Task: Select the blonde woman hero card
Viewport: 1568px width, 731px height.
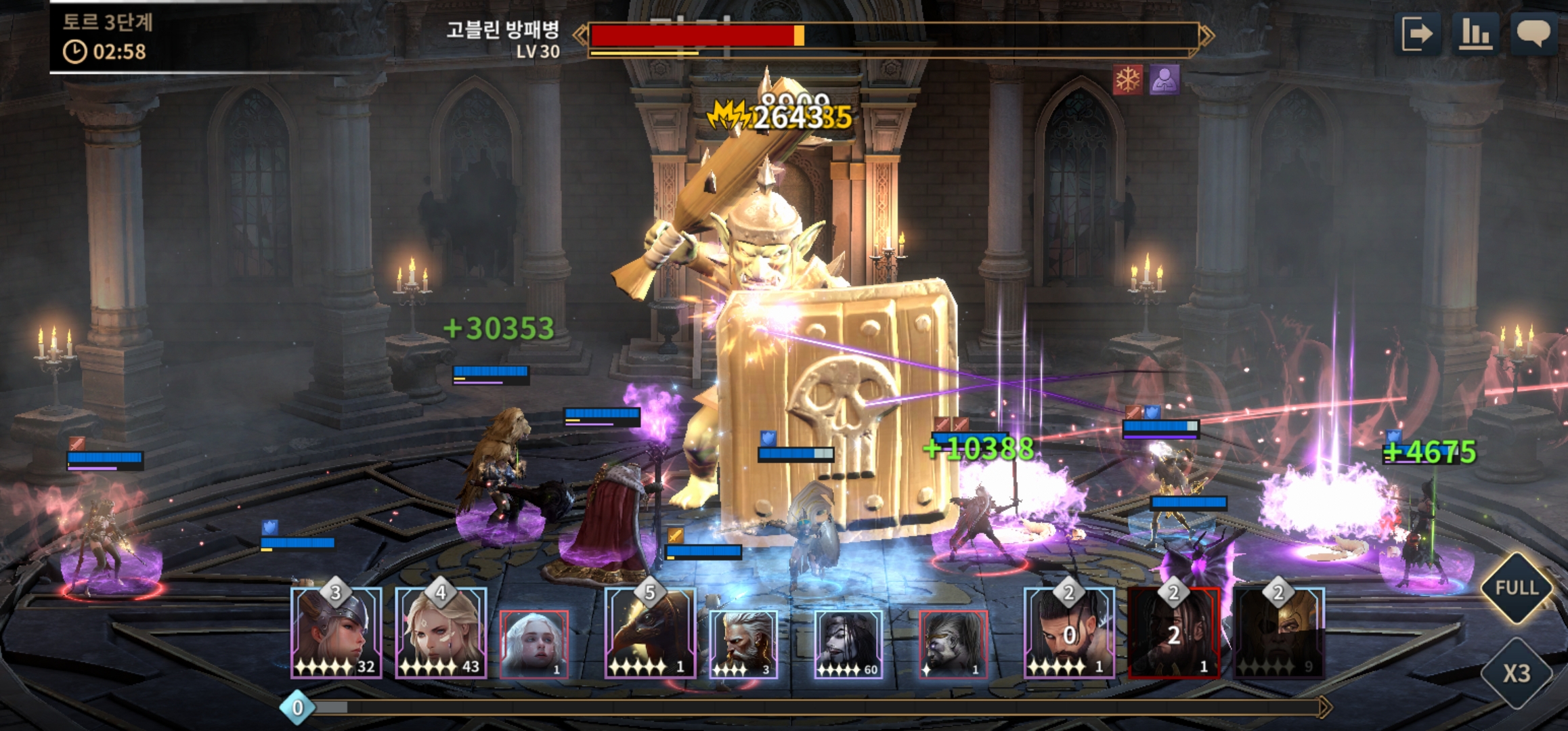Action: point(441,634)
